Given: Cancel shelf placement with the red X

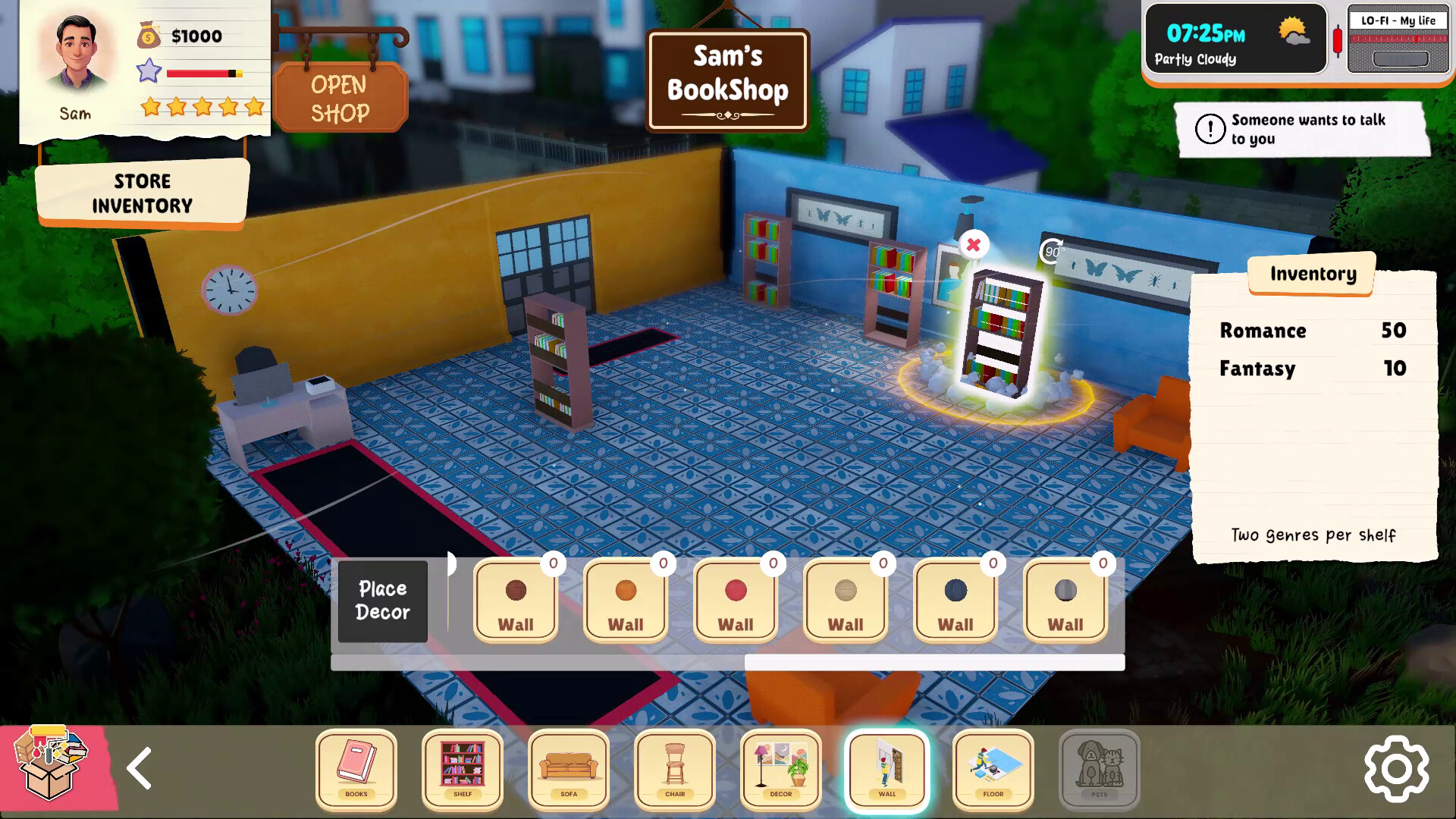Looking at the screenshot, I should (x=974, y=245).
